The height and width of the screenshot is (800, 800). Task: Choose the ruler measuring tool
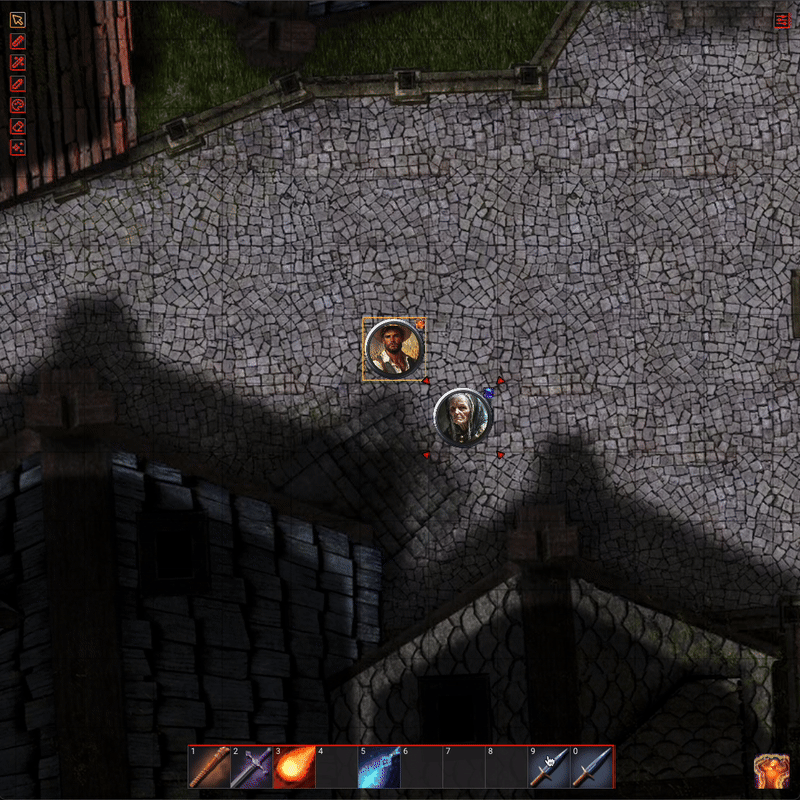pos(17,41)
